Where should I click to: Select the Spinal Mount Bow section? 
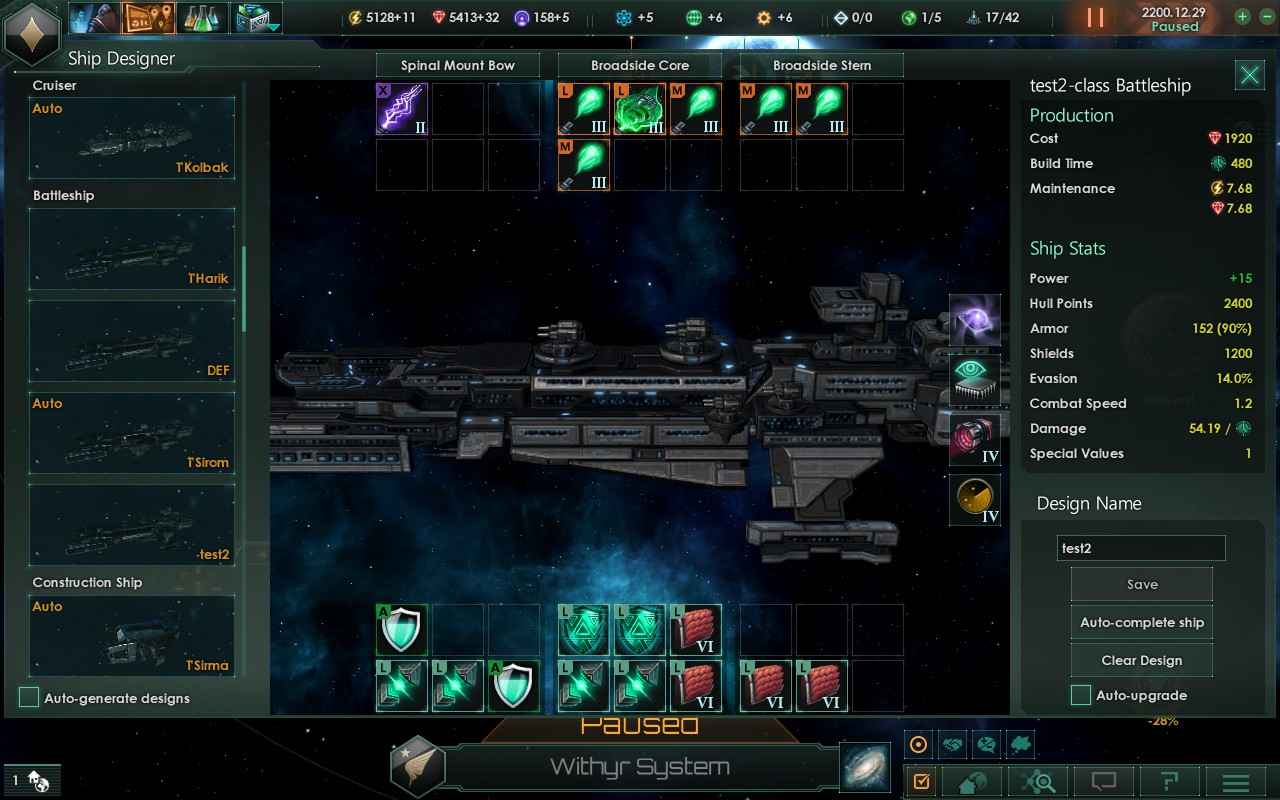click(x=458, y=66)
